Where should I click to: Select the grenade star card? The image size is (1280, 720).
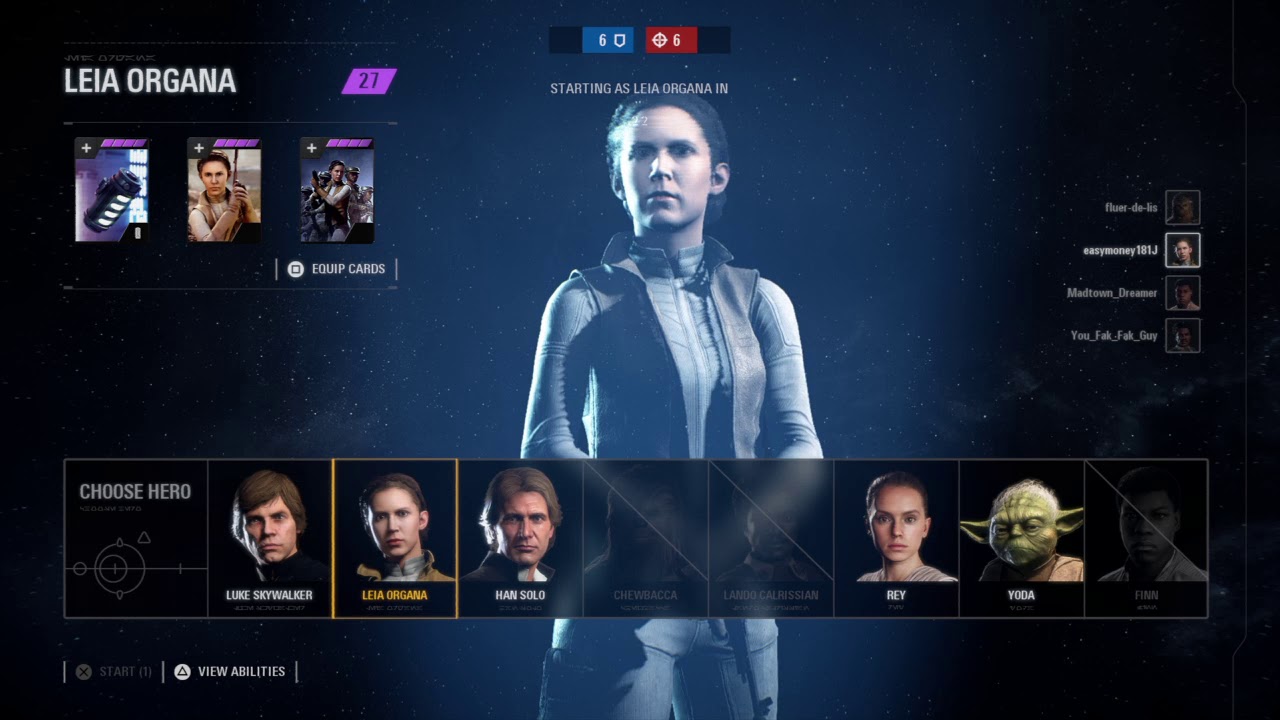pyautogui.click(x=112, y=190)
